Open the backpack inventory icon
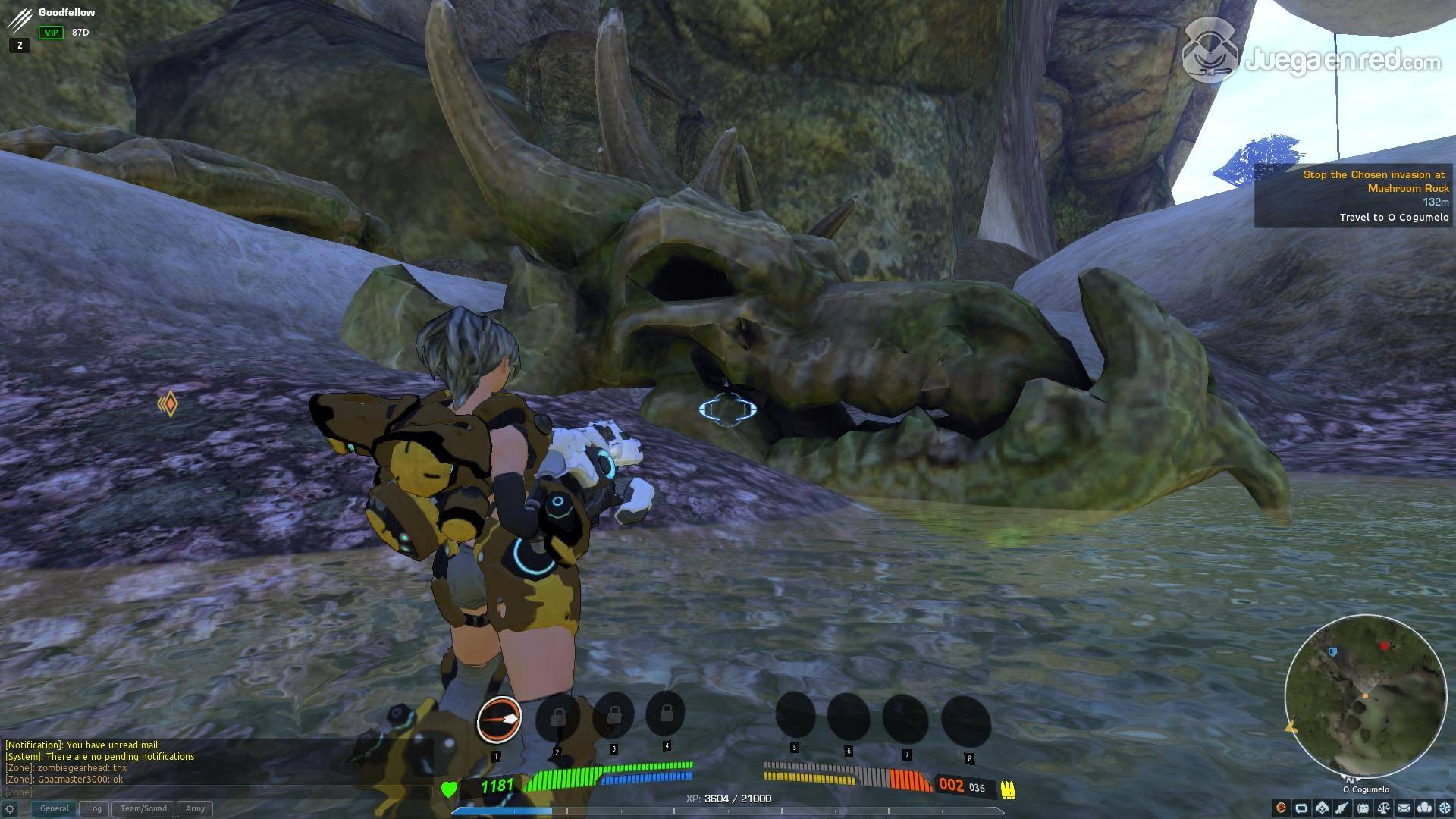The height and width of the screenshot is (819, 1456). [1363, 808]
